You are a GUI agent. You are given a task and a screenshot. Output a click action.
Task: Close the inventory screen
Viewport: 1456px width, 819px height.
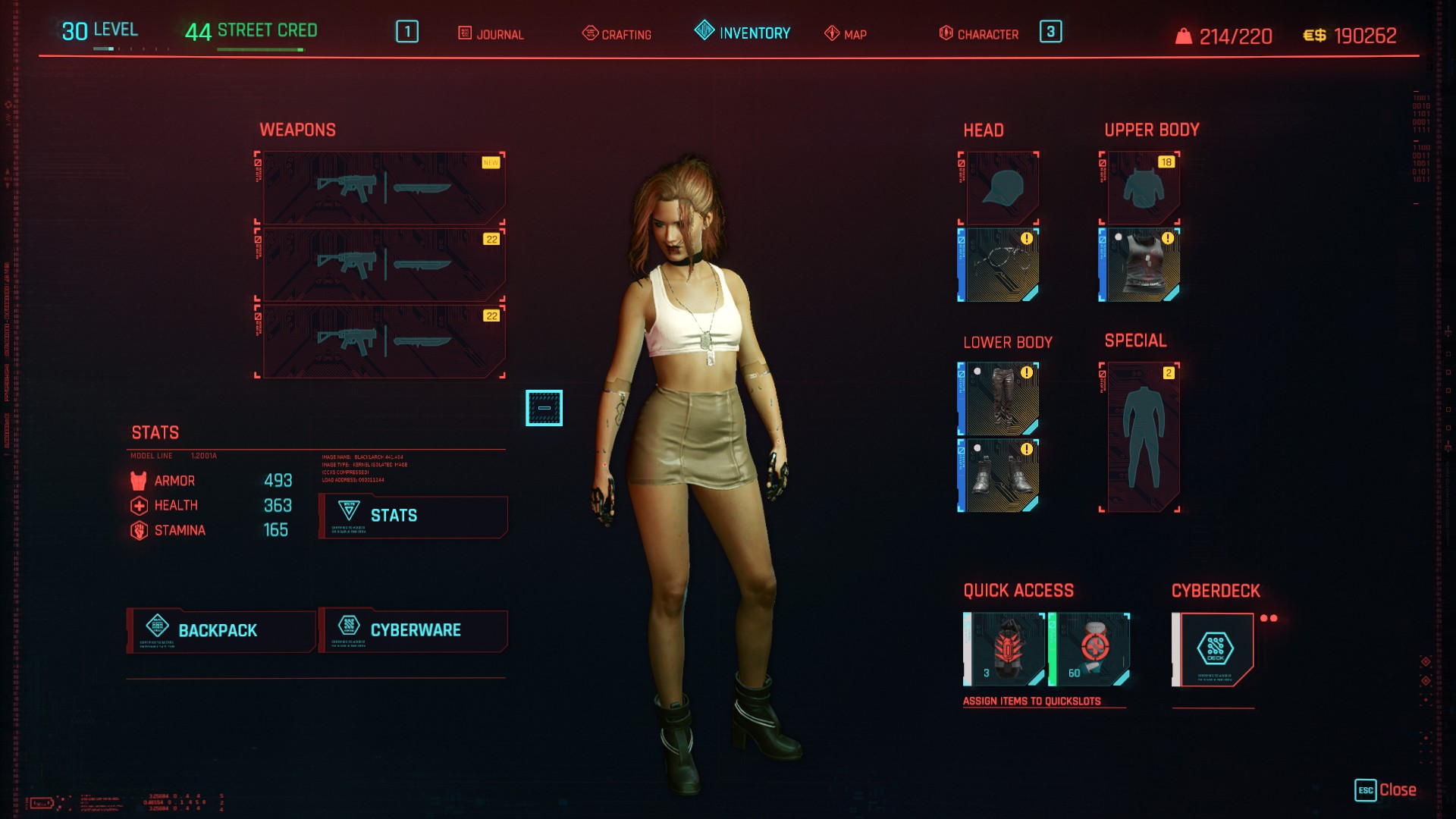pos(1386,790)
